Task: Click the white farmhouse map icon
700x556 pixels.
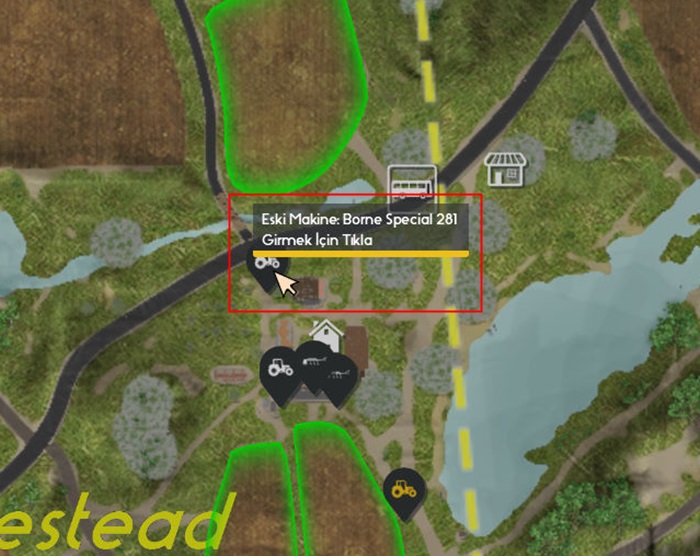Action: pyautogui.click(x=325, y=333)
